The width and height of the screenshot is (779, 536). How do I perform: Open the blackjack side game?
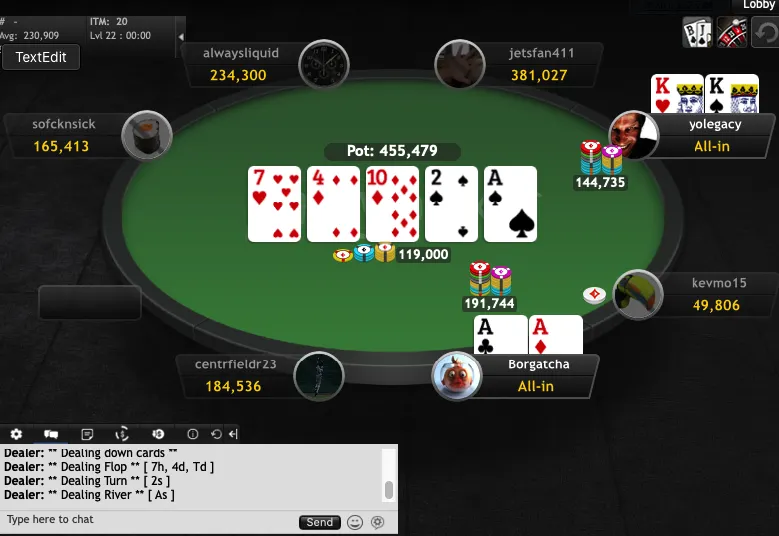pos(697,32)
